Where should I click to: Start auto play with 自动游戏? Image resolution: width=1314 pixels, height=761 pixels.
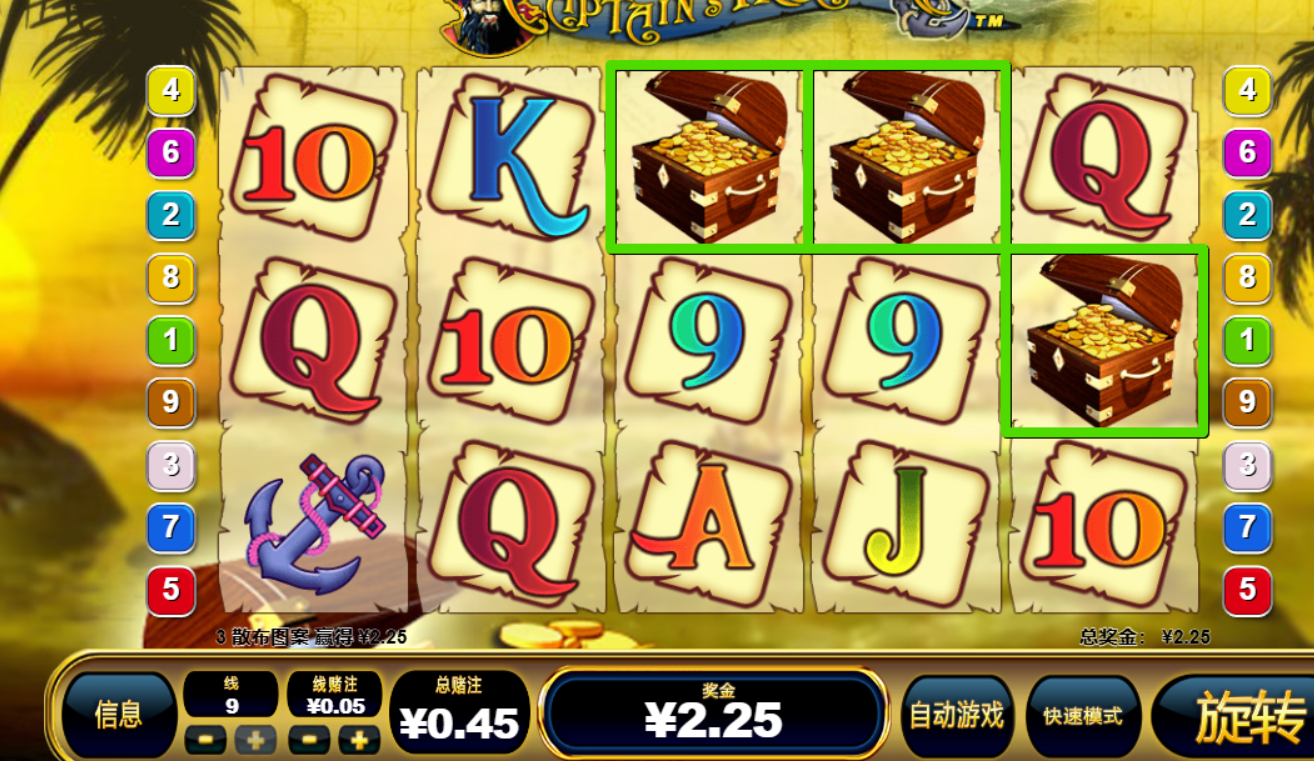(956, 716)
